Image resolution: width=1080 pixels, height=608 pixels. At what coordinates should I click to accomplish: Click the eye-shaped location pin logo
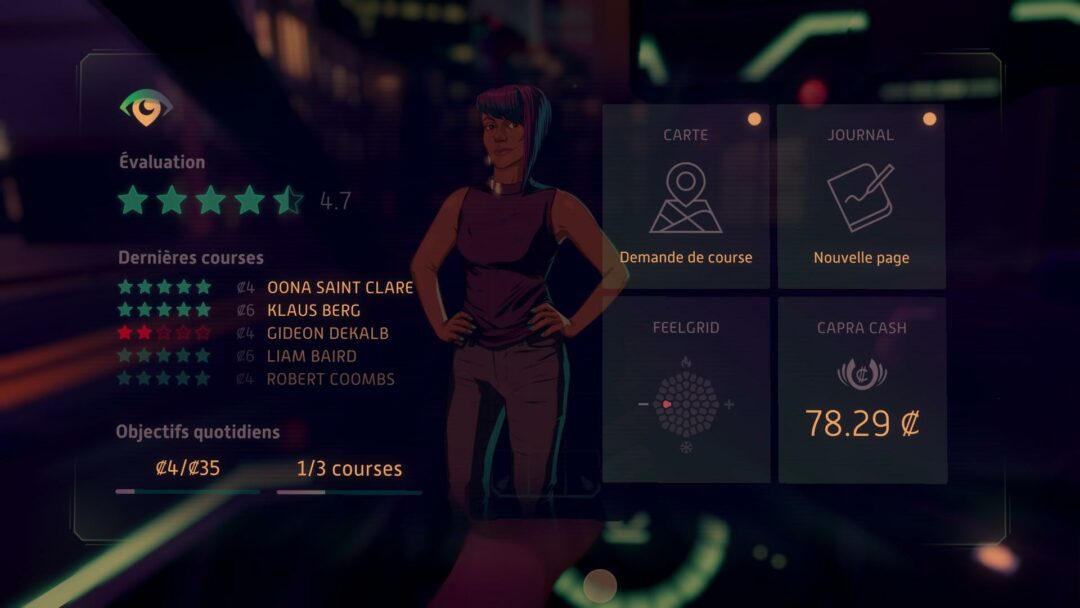pyautogui.click(x=146, y=107)
